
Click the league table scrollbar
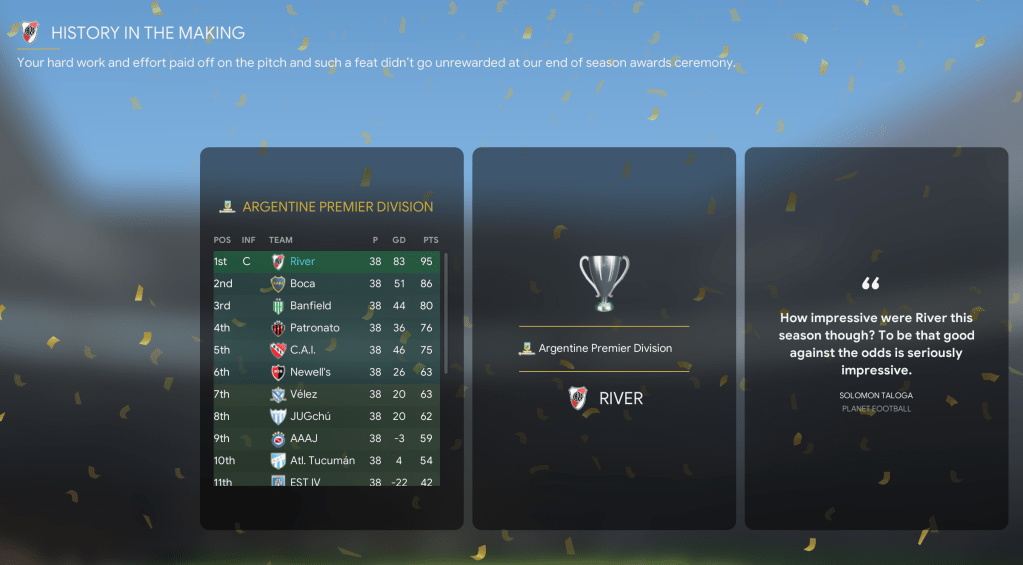[x=446, y=300]
